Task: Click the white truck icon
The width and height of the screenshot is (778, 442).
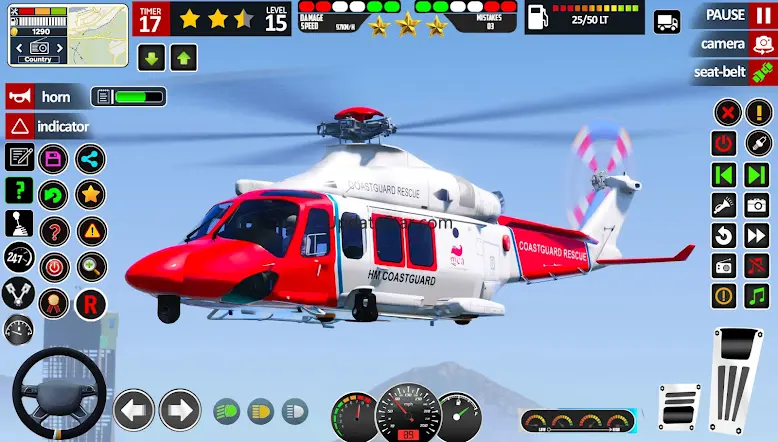Action: pos(667,22)
